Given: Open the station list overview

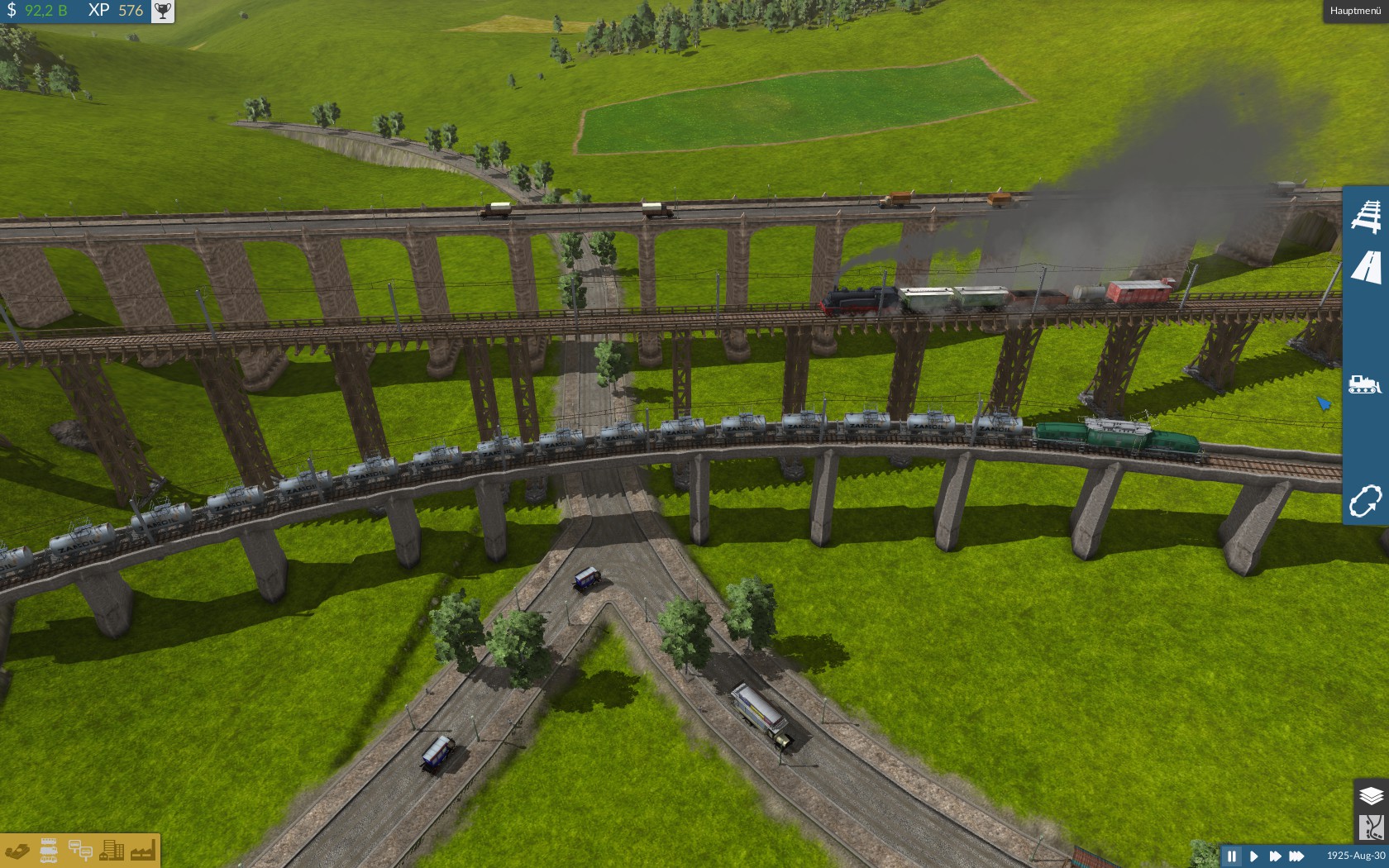Looking at the screenshot, I should click(x=80, y=851).
